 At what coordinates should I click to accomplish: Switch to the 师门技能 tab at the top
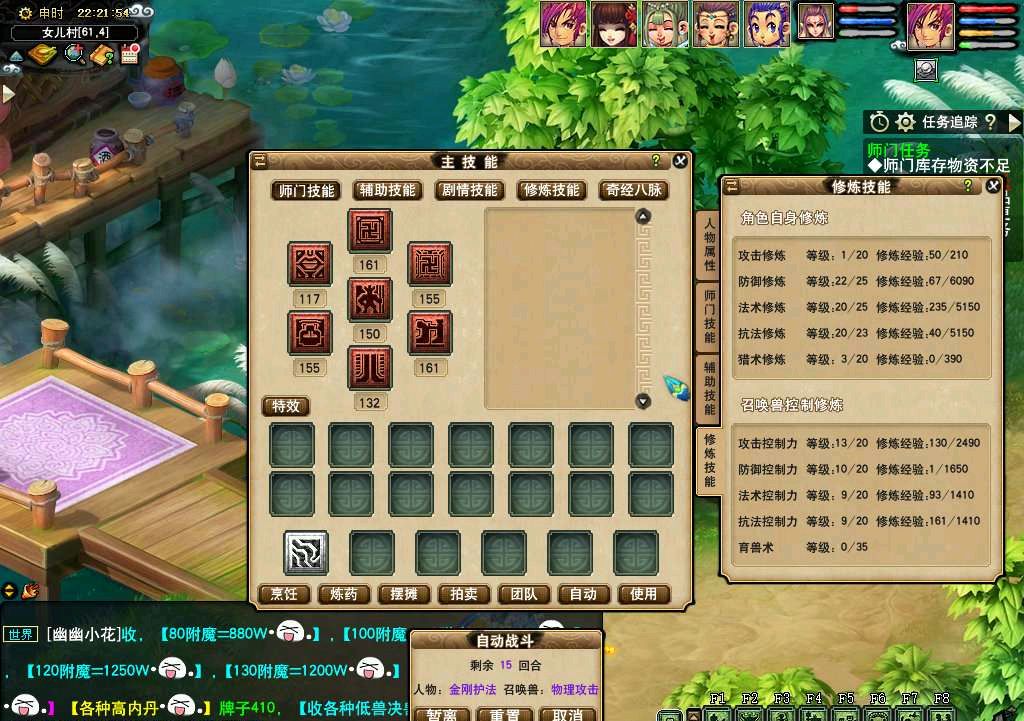307,190
